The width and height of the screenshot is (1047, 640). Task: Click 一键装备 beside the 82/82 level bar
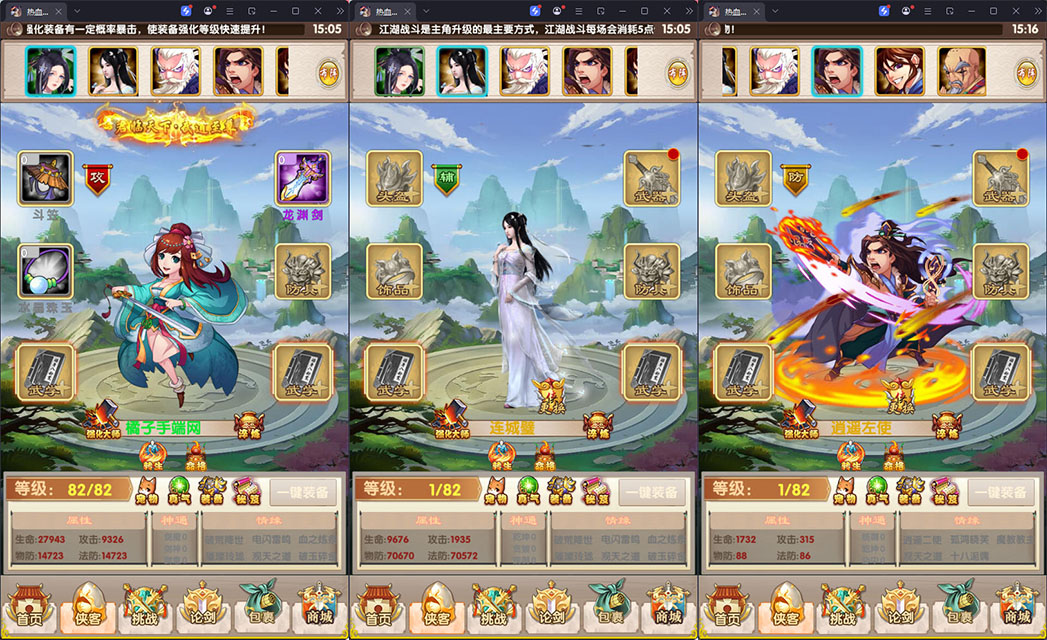point(300,492)
